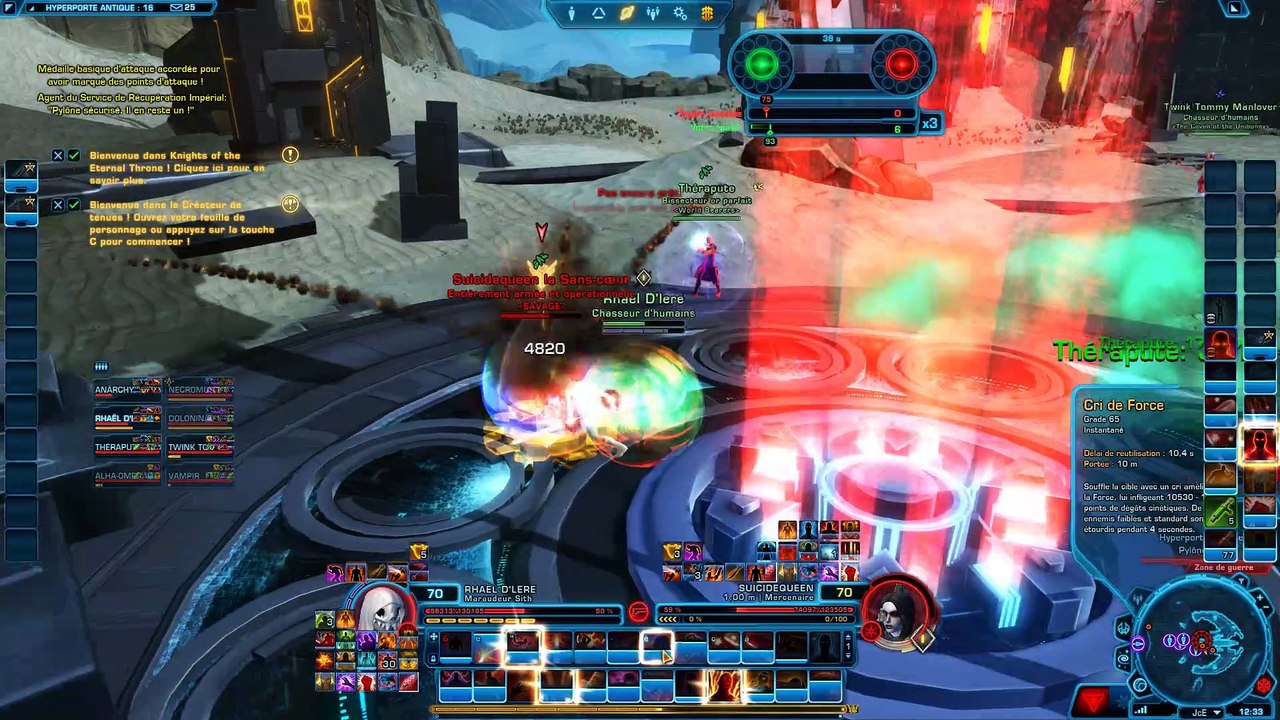Open the planet-shaped menu icon
The image size is (1280, 720).
[626, 14]
